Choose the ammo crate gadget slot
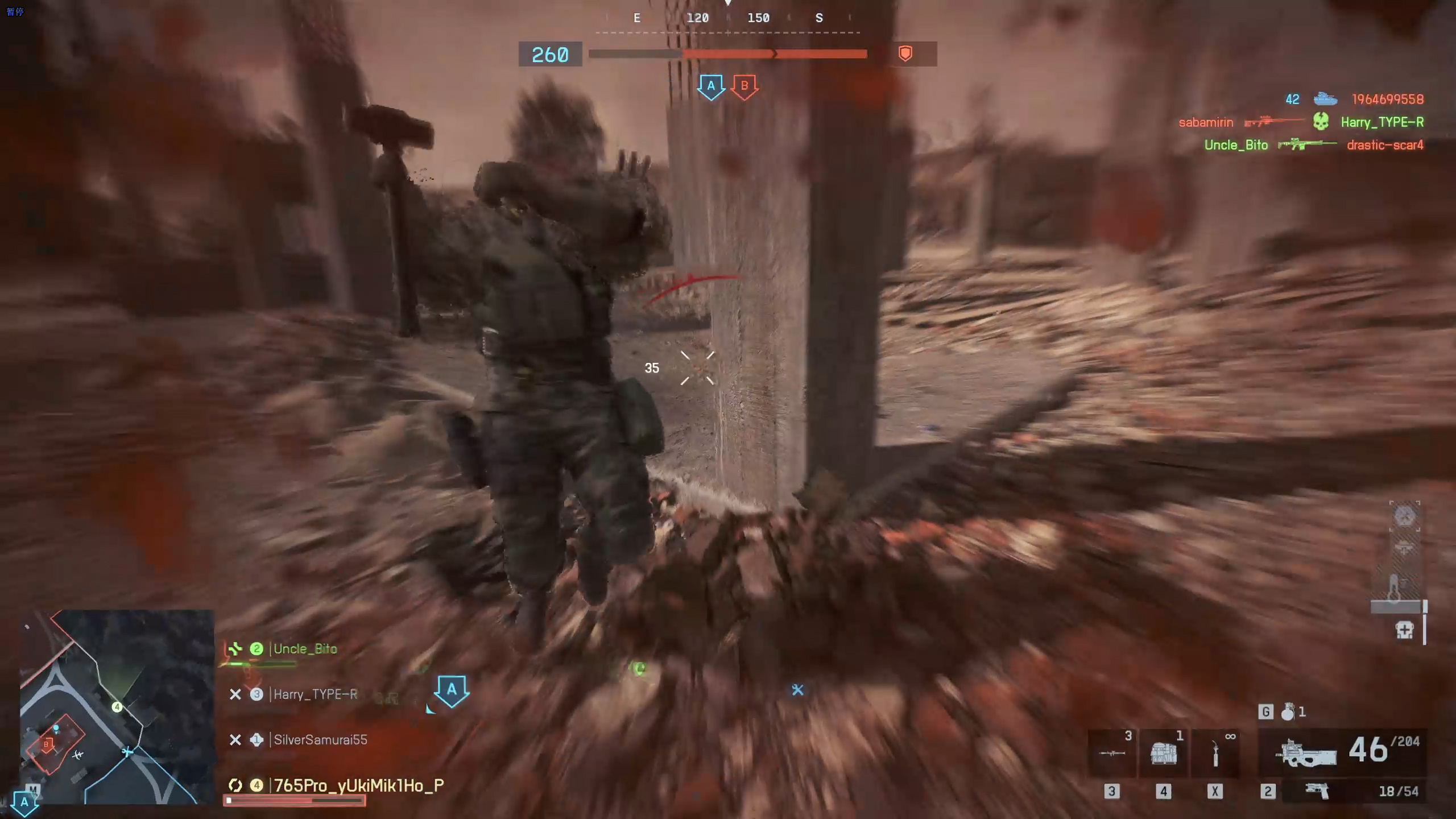Image resolution: width=1456 pixels, height=819 pixels. click(x=1163, y=753)
